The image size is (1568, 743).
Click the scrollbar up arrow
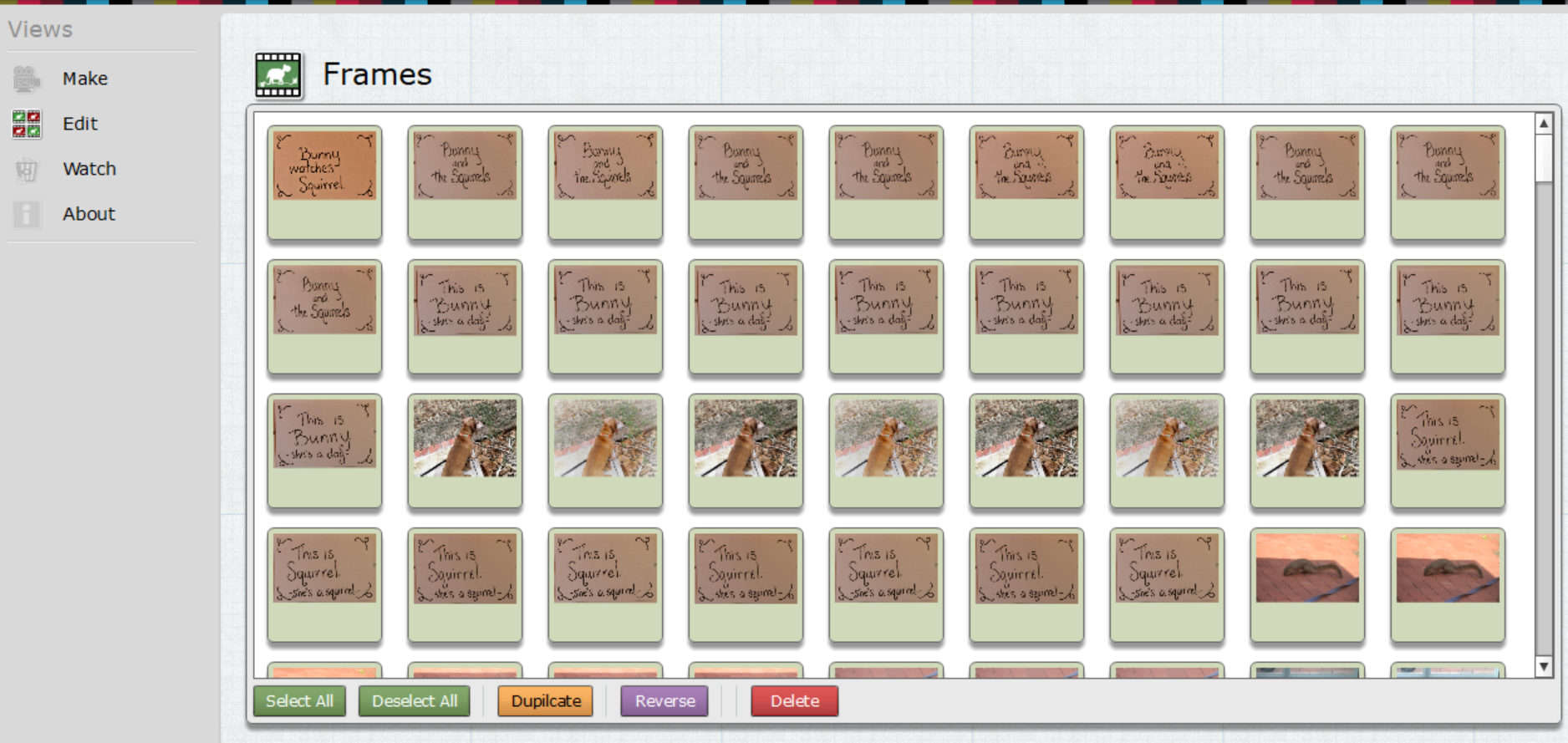tap(1542, 122)
